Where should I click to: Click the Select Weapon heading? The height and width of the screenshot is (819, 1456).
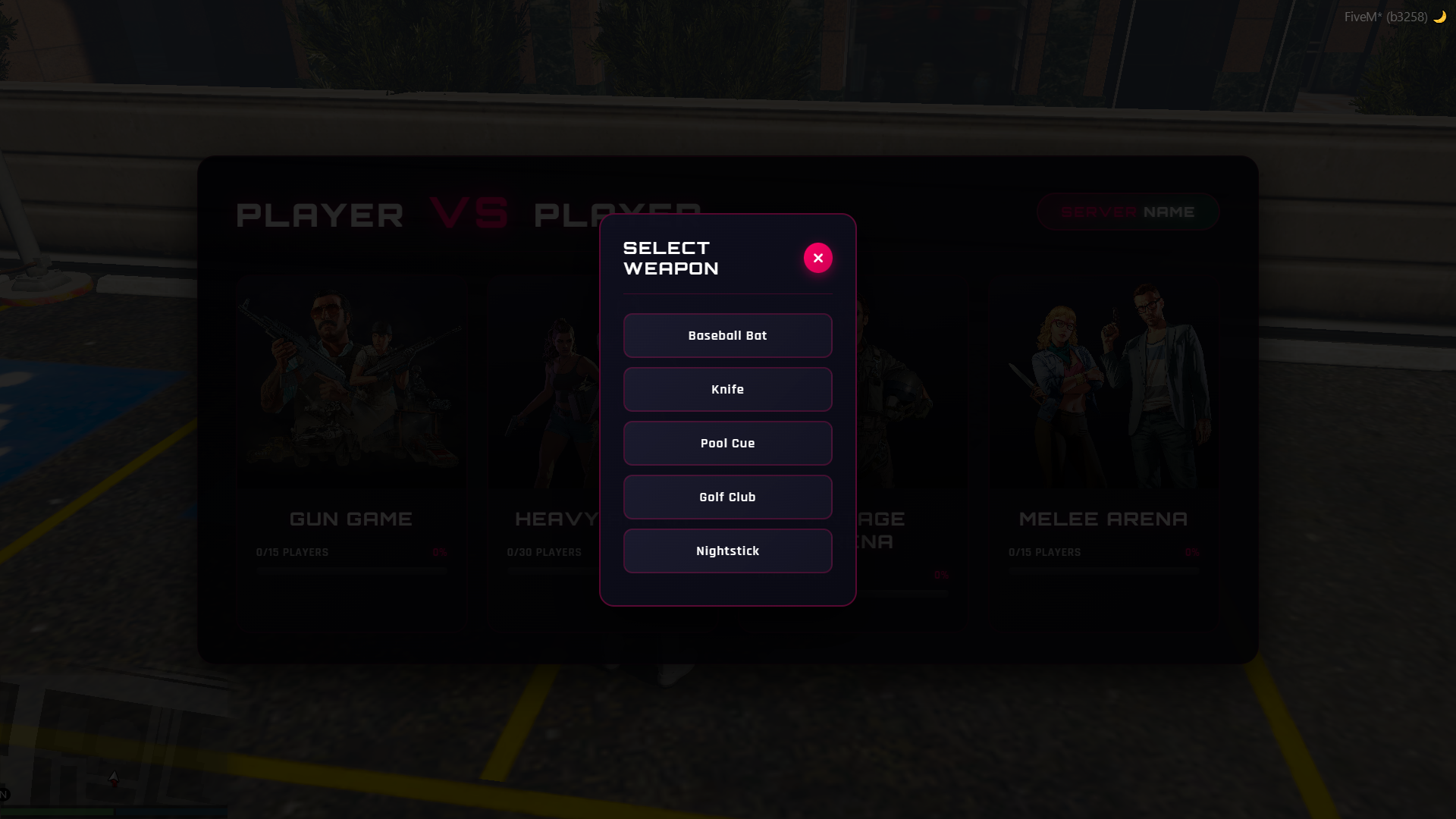[670, 257]
